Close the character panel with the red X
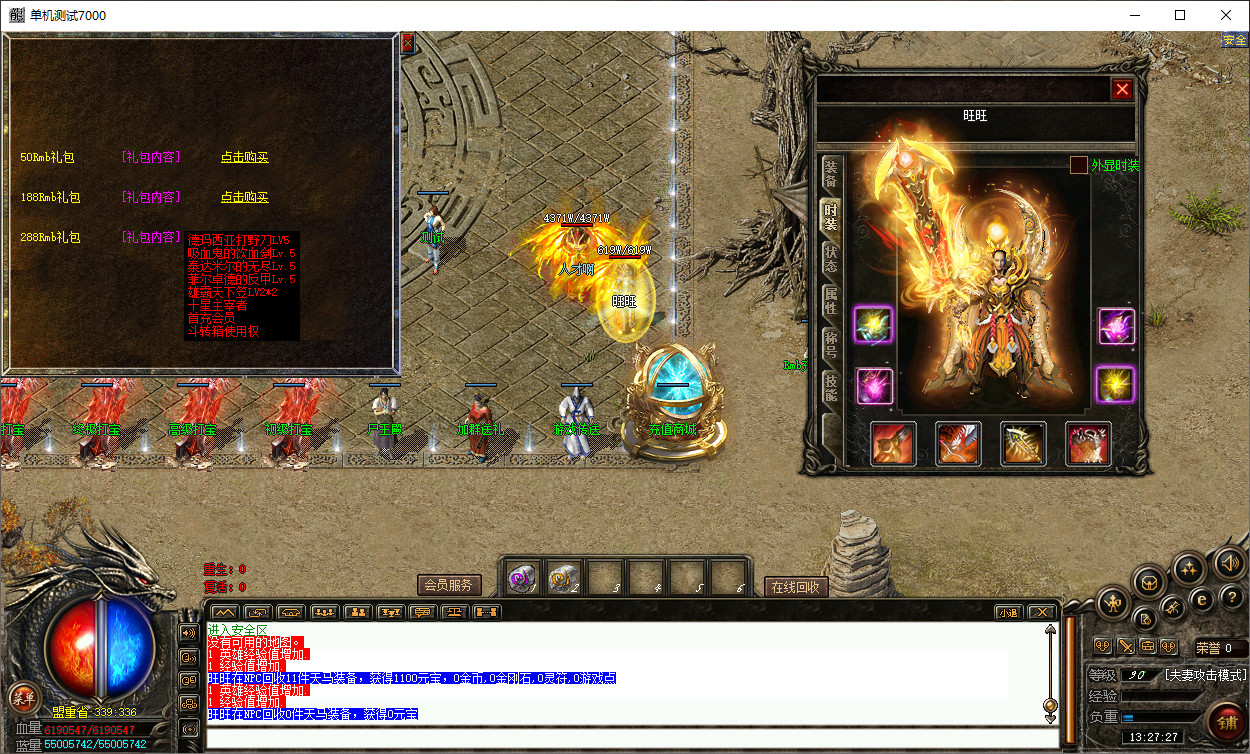1250x754 pixels. (x=1122, y=89)
